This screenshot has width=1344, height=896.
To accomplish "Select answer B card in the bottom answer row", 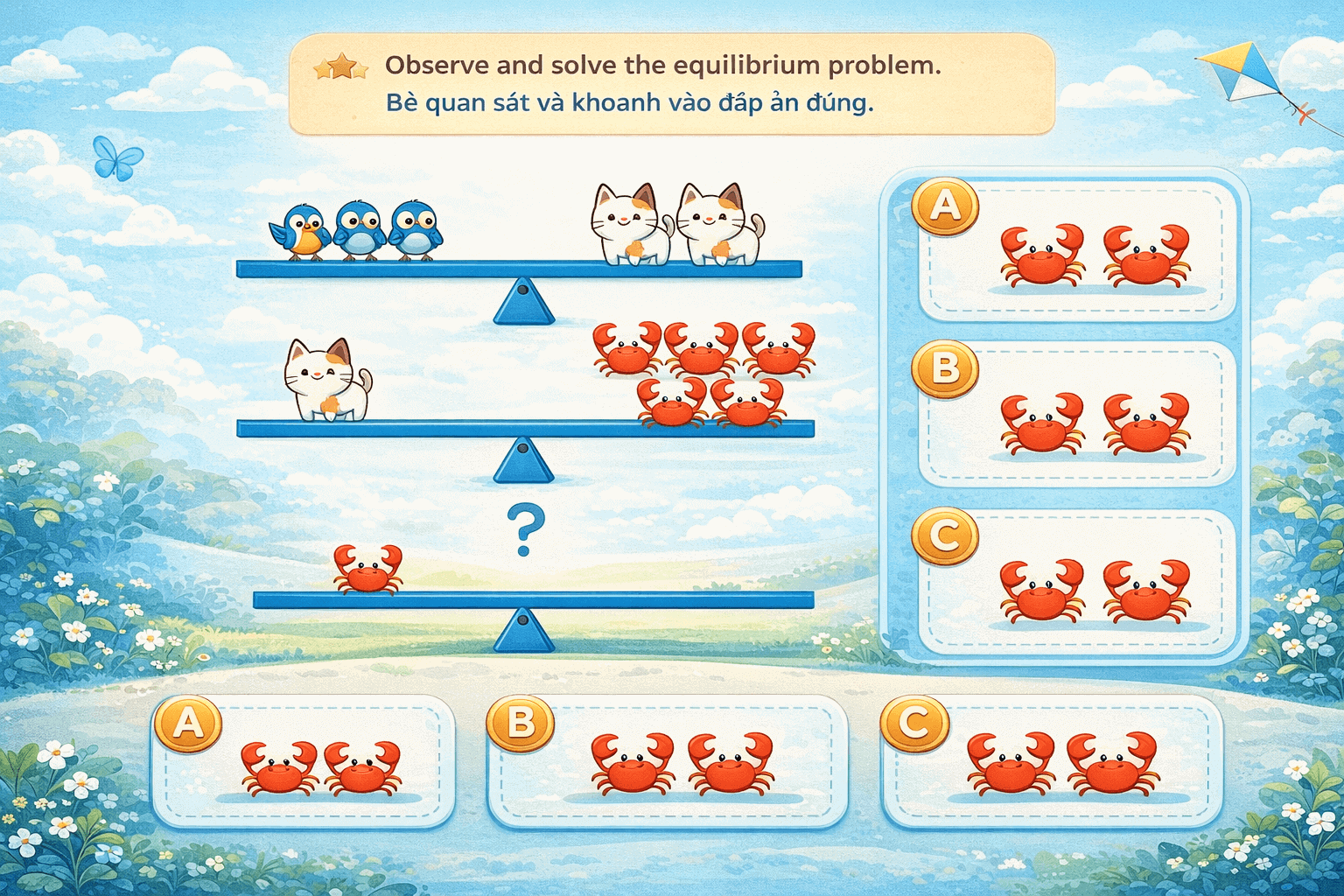I will coord(667,763).
